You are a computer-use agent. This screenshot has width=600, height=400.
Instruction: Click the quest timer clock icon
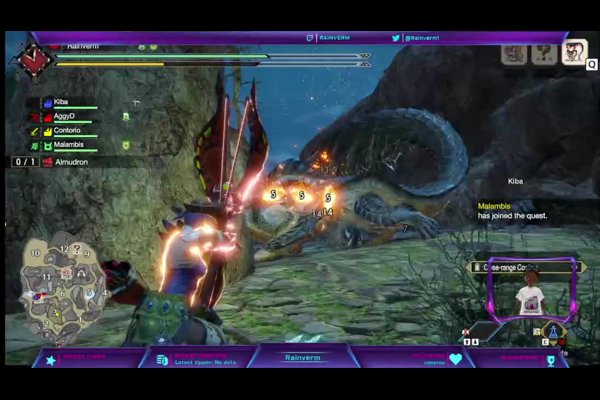pos(33,61)
